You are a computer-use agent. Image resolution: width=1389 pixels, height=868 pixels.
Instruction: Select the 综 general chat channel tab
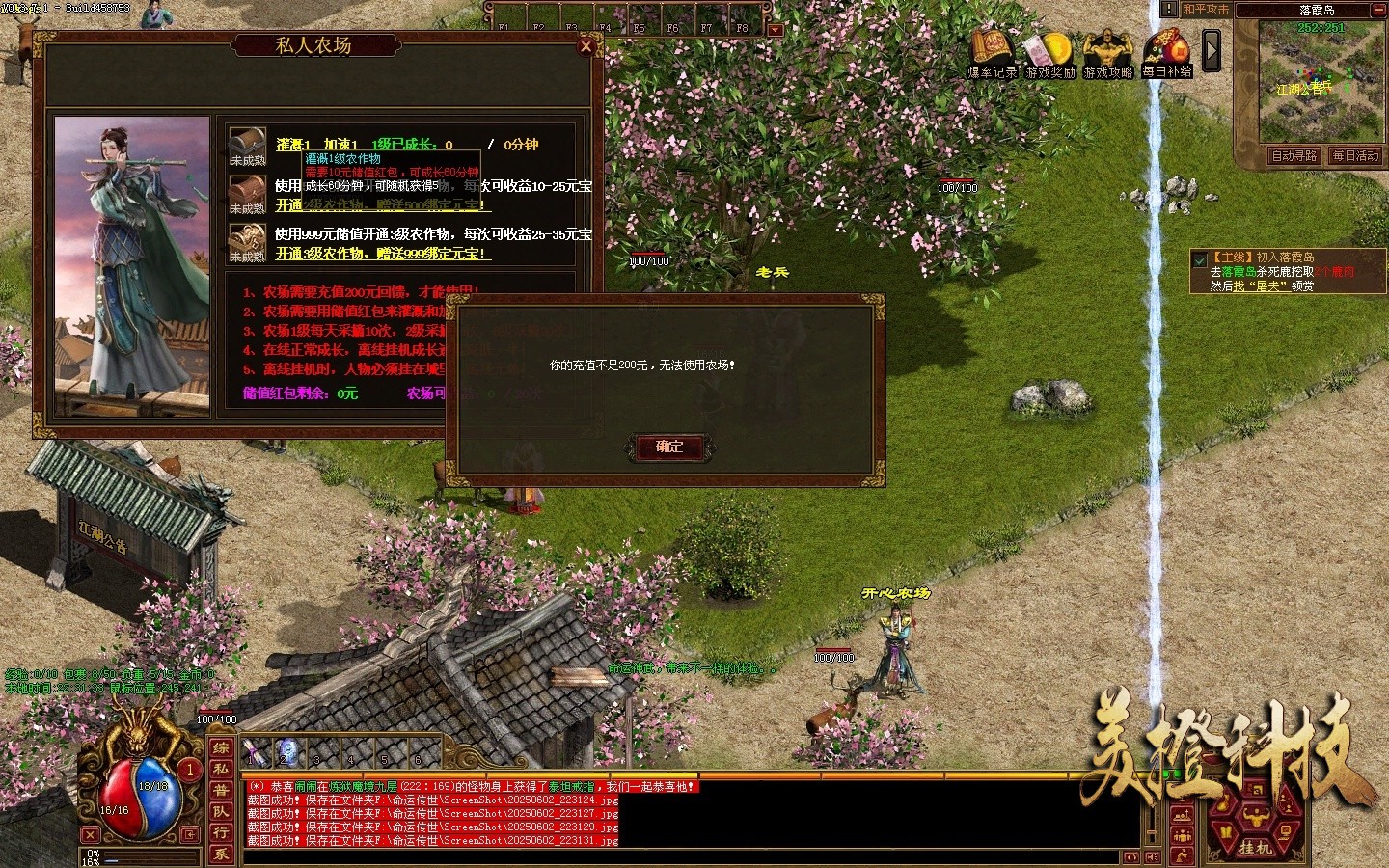tap(221, 748)
